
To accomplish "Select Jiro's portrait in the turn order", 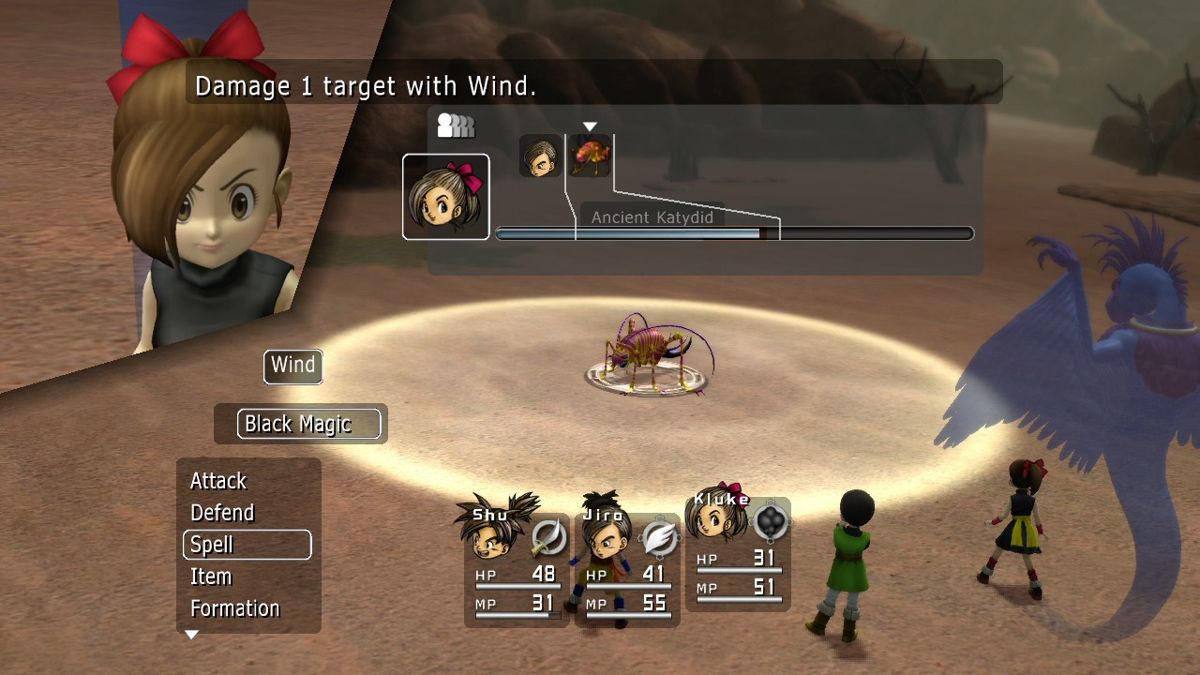I will 540,157.
